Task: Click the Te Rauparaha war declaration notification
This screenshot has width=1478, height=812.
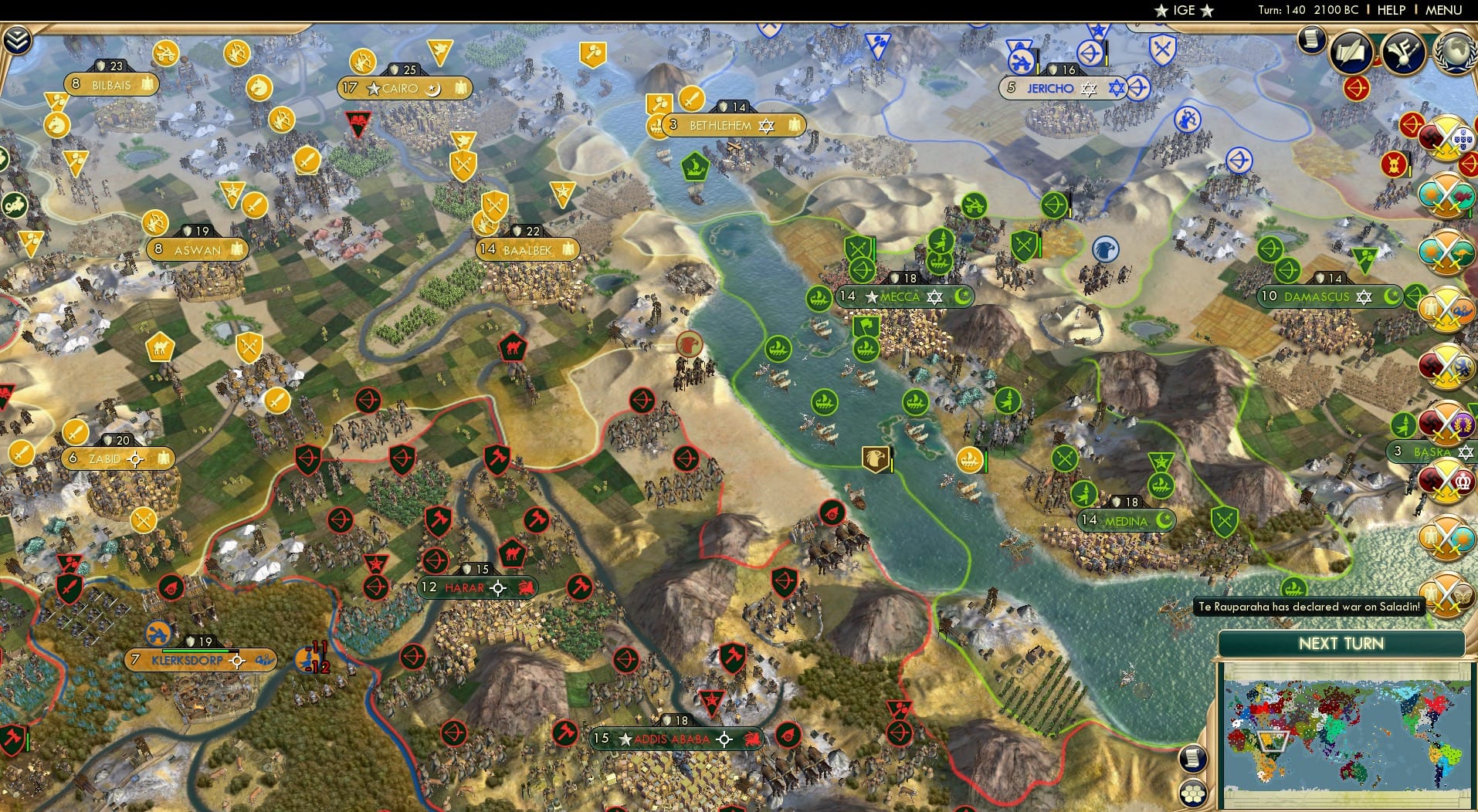Action: [1309, 607]
